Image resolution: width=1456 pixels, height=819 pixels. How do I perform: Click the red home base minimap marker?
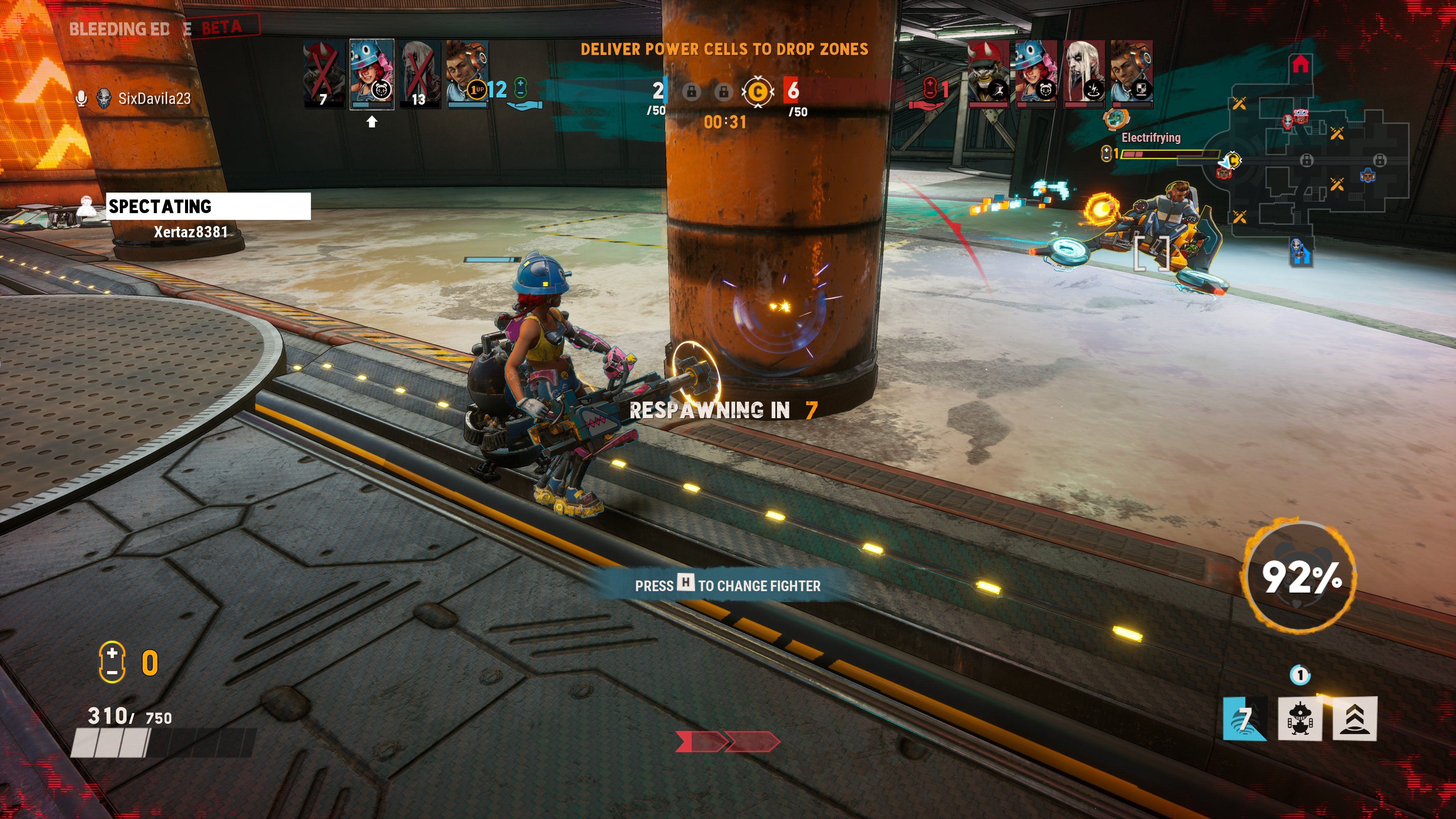click(x=1301, y=64)
